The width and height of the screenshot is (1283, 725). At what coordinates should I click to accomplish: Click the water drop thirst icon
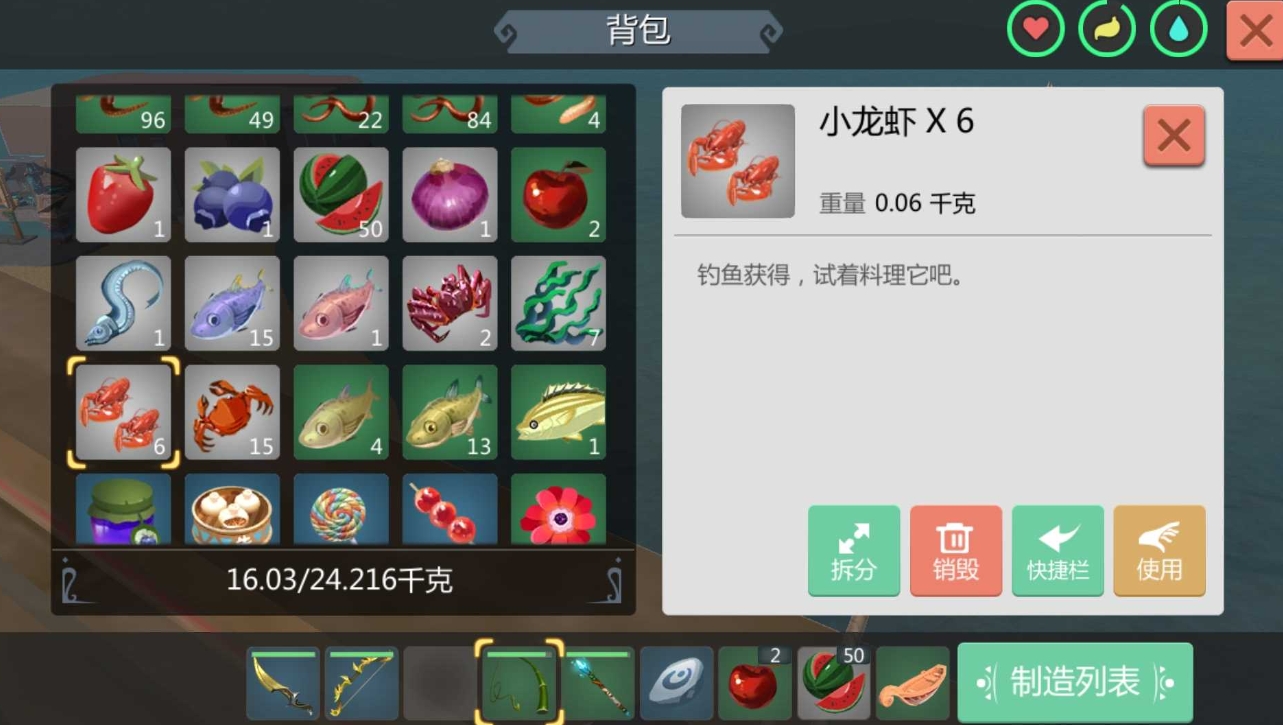coord(1176,29)
